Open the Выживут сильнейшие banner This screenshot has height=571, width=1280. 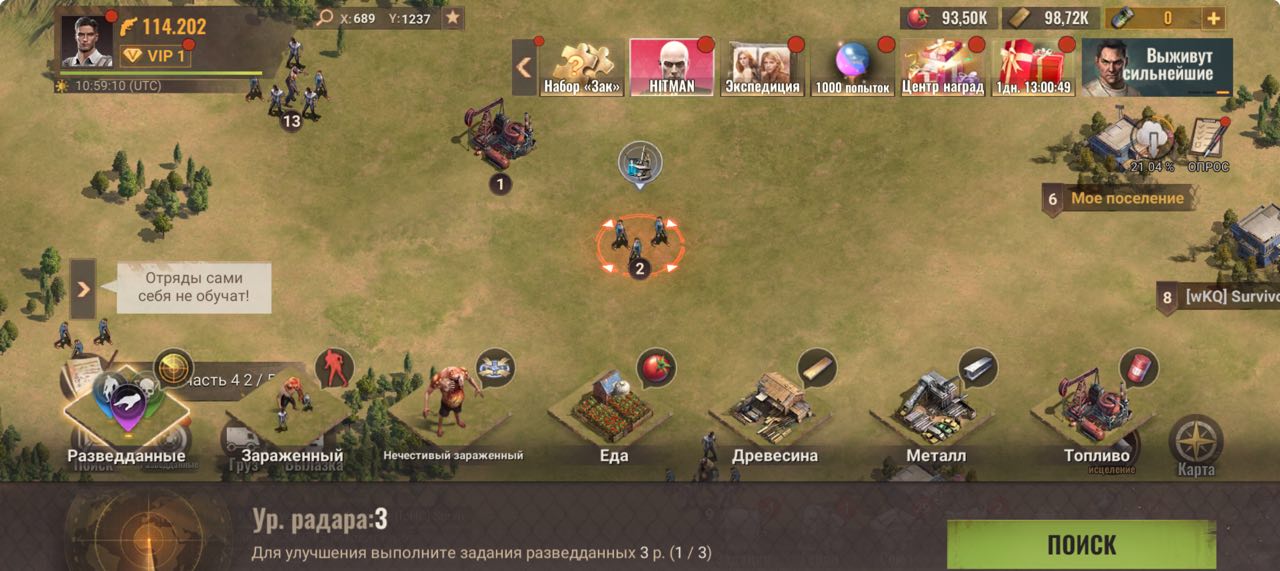tap(1157, 67)
